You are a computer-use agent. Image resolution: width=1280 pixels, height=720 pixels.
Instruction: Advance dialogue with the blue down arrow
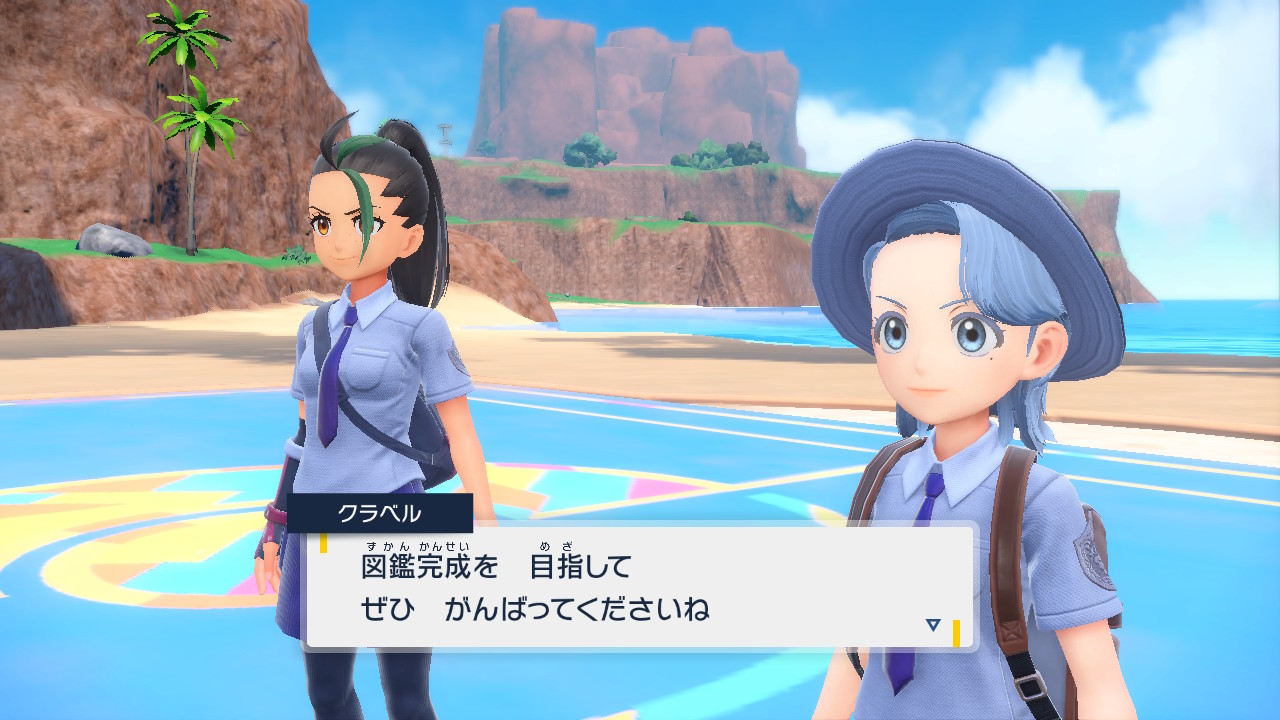pos(933,625)
